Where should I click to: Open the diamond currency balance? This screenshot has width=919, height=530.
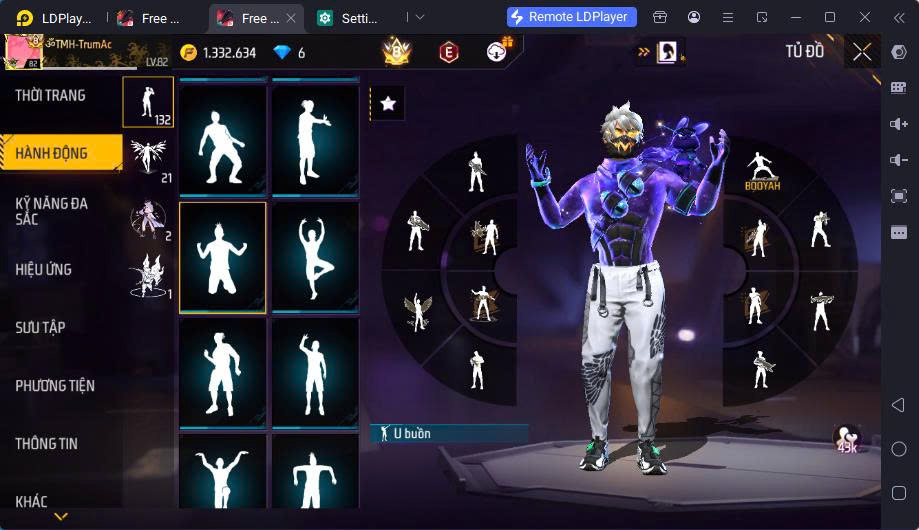coord(289,53)
